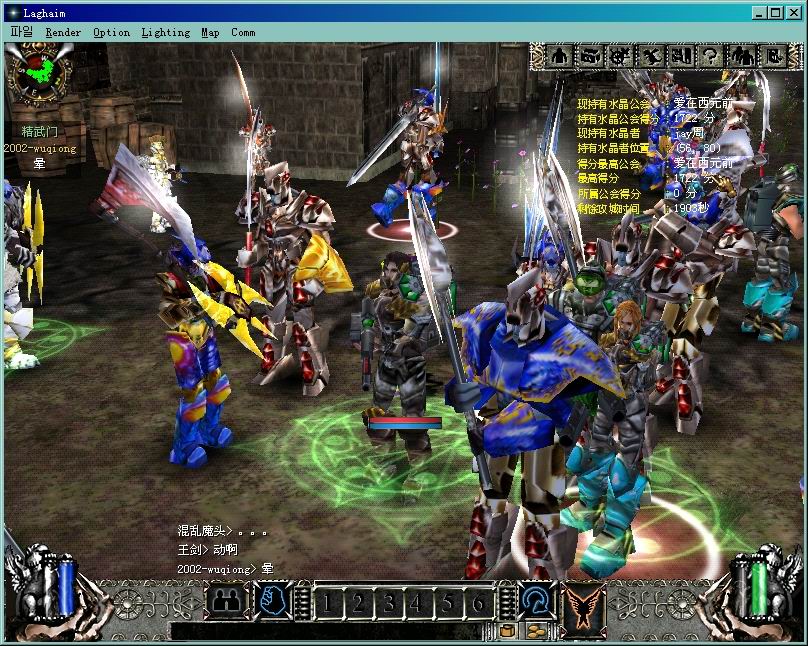Open the Map menu

click(210, 32)
